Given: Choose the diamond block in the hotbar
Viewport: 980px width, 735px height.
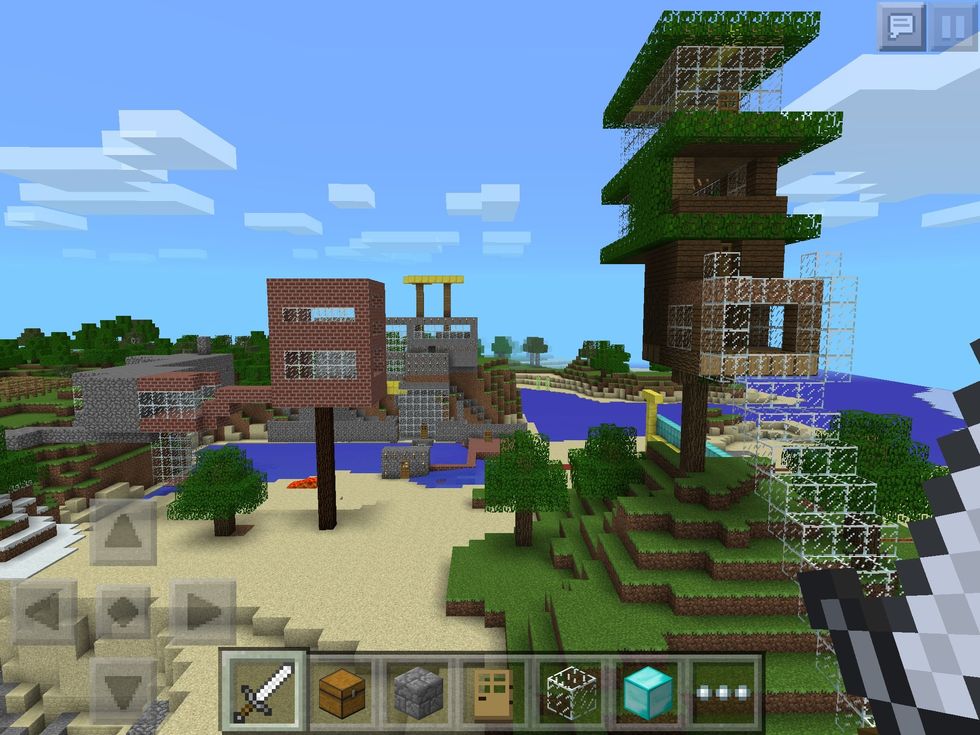Looking at the screenshot, I should [x=647, y=691].
